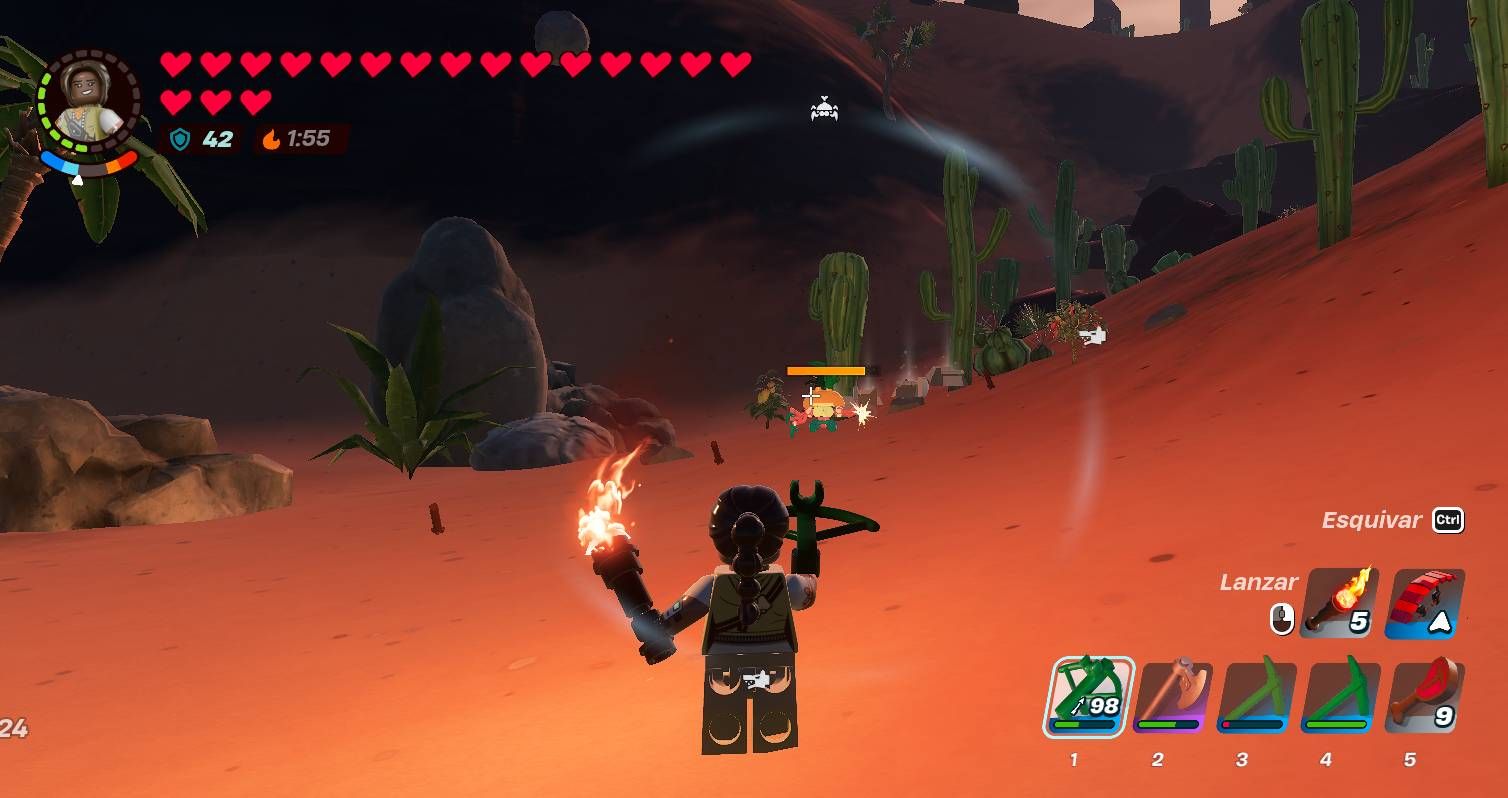1508x798 pixels.
Task: Click the enemy's orange health bar
Action: click(x=827, y=369)
